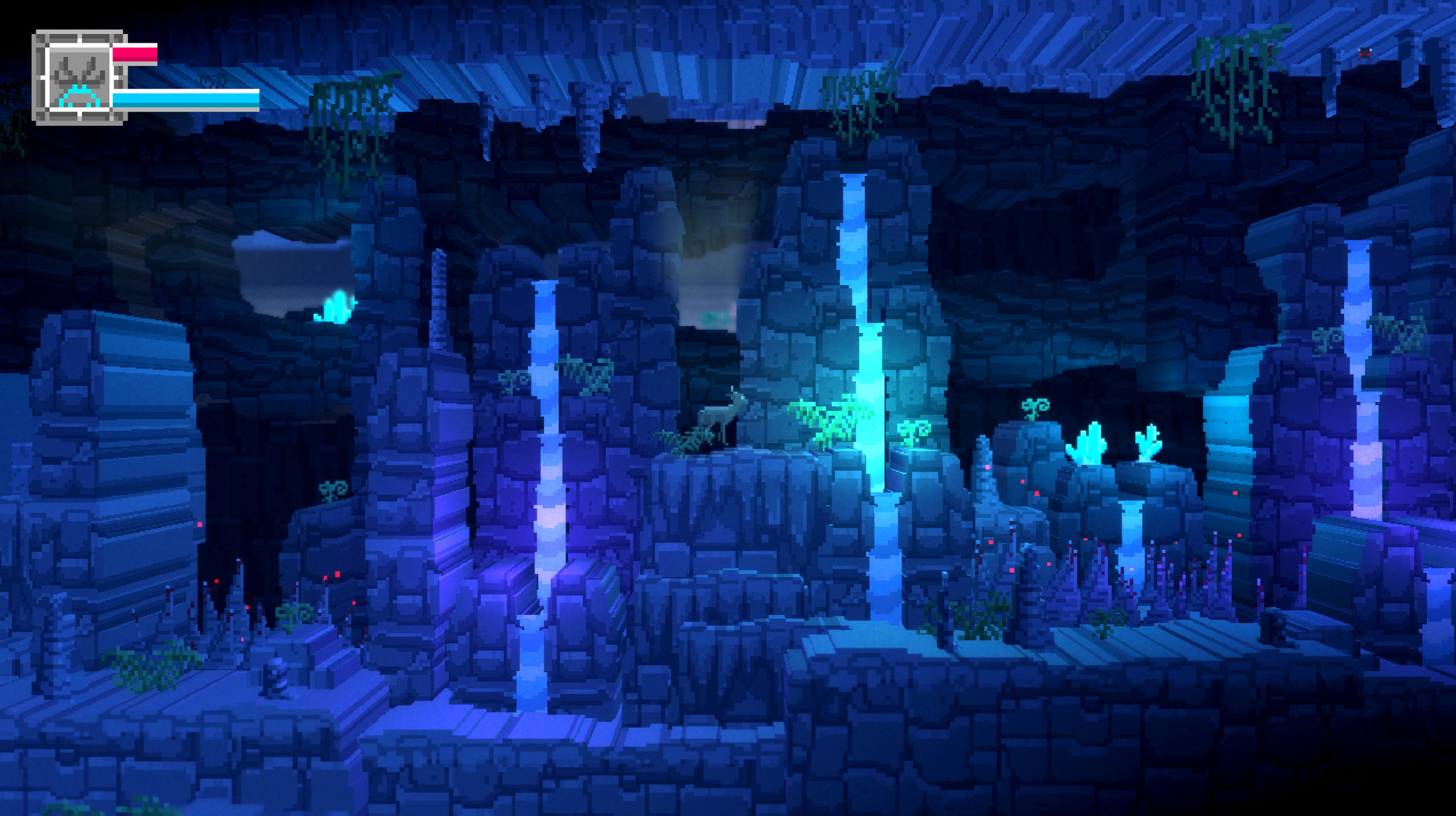Click the pink health bar
This screenshot has height=816, width=1456.
pyautogui.click(x=136, y=53)
